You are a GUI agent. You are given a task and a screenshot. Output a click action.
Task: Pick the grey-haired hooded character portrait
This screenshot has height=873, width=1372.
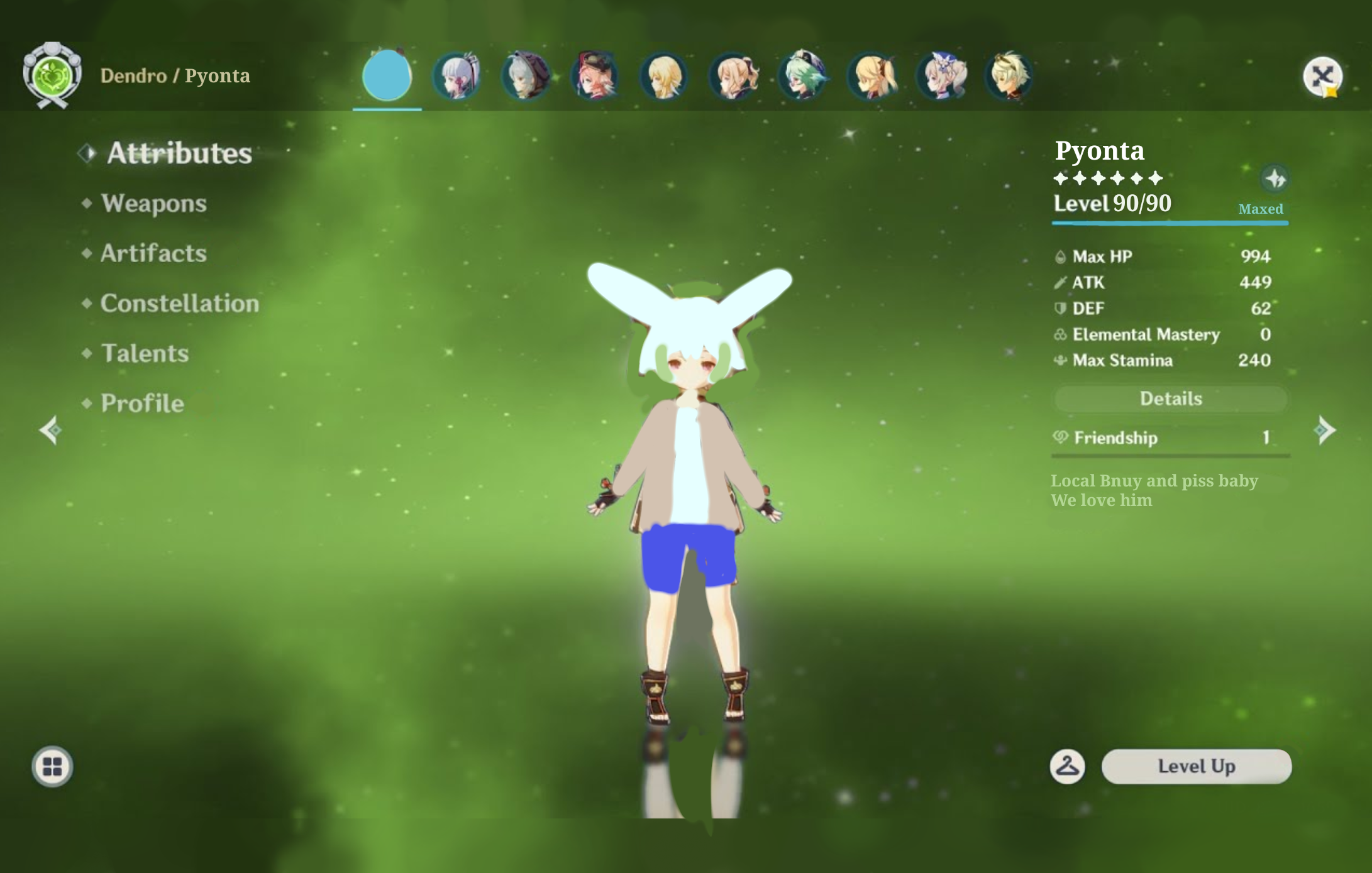(526, 76)
